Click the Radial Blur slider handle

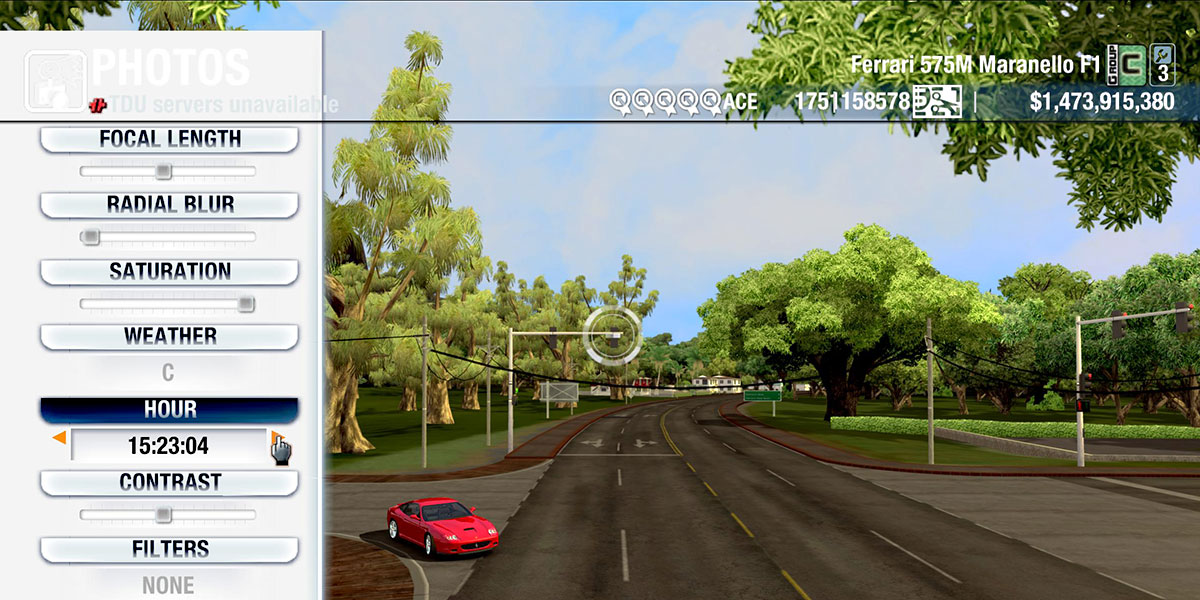(91, 237)
